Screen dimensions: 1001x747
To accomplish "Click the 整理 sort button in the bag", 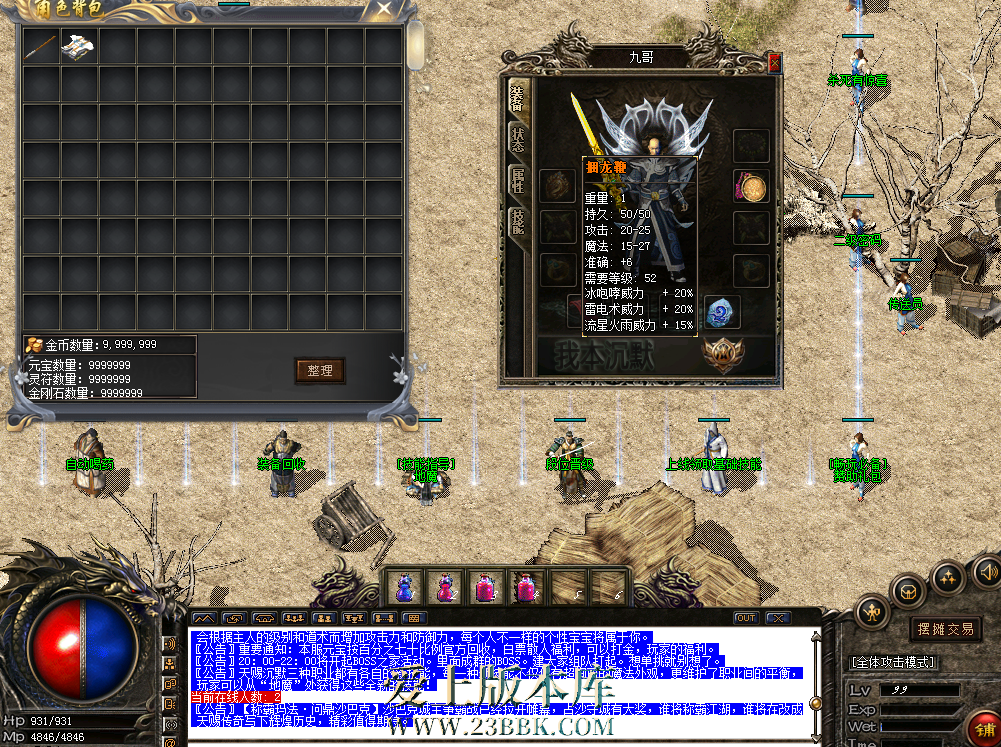I will tap(320, 371).
